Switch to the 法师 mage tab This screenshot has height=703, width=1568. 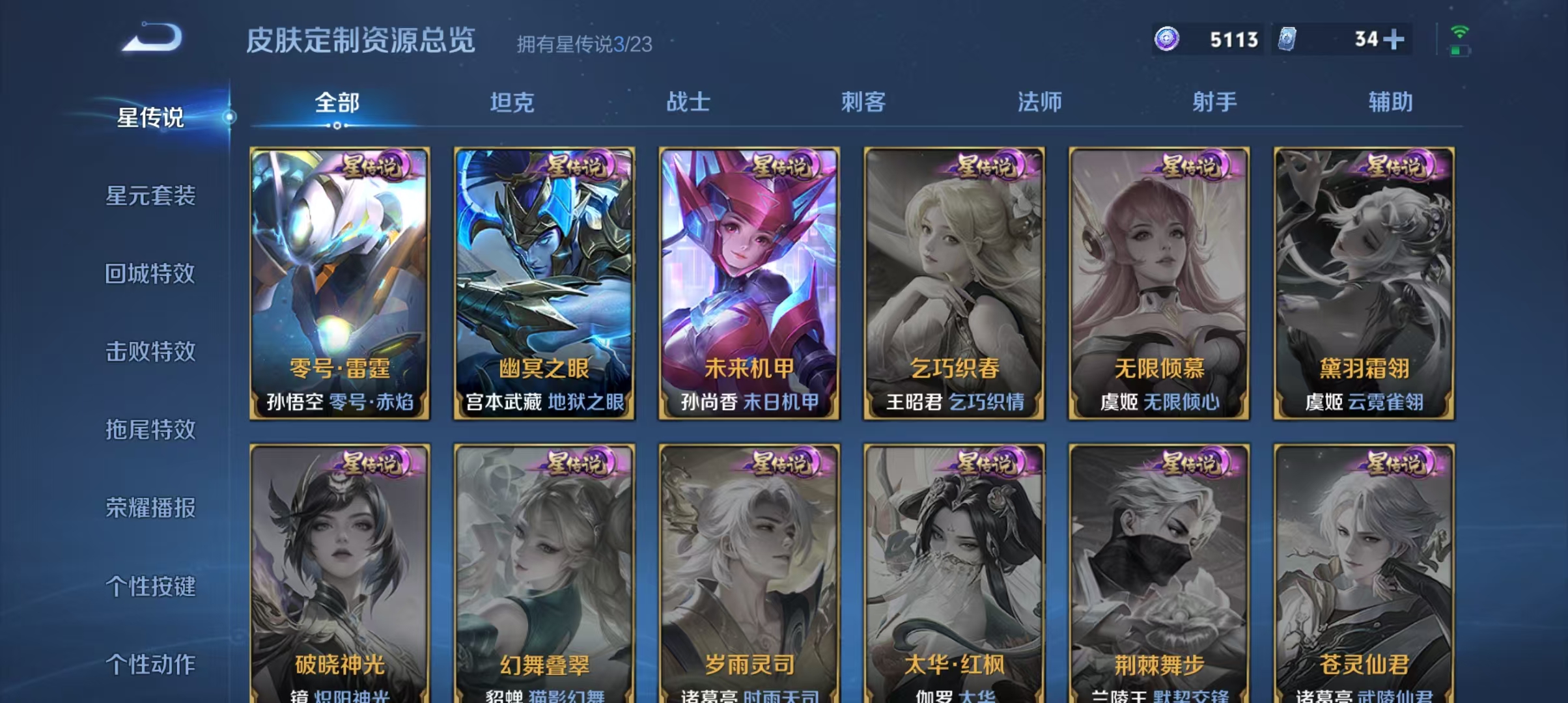pos(1040,101)
